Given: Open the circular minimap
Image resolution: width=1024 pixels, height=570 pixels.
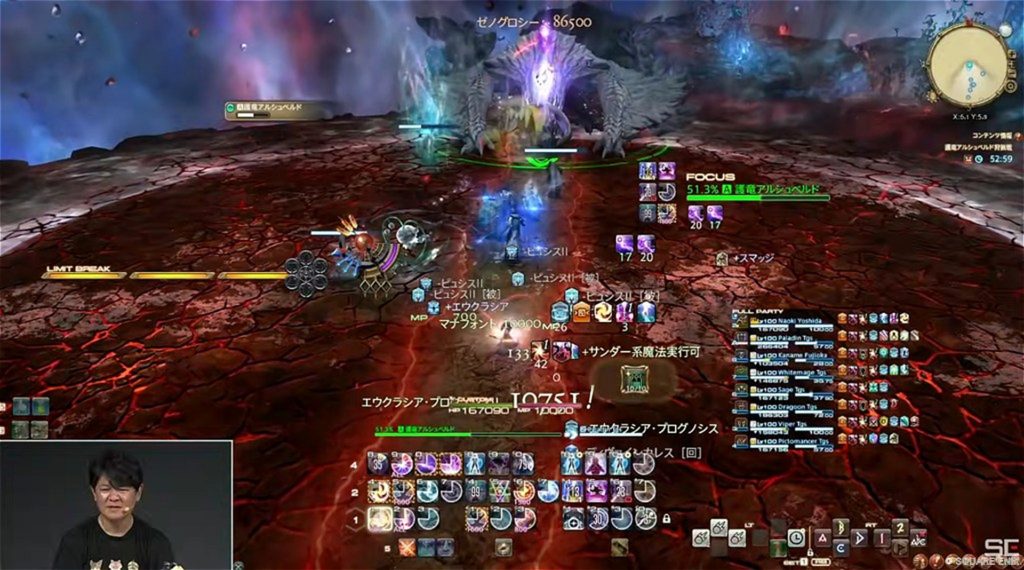Looking at the screenshot, I should pyautogui.click(x=966, y=66).
